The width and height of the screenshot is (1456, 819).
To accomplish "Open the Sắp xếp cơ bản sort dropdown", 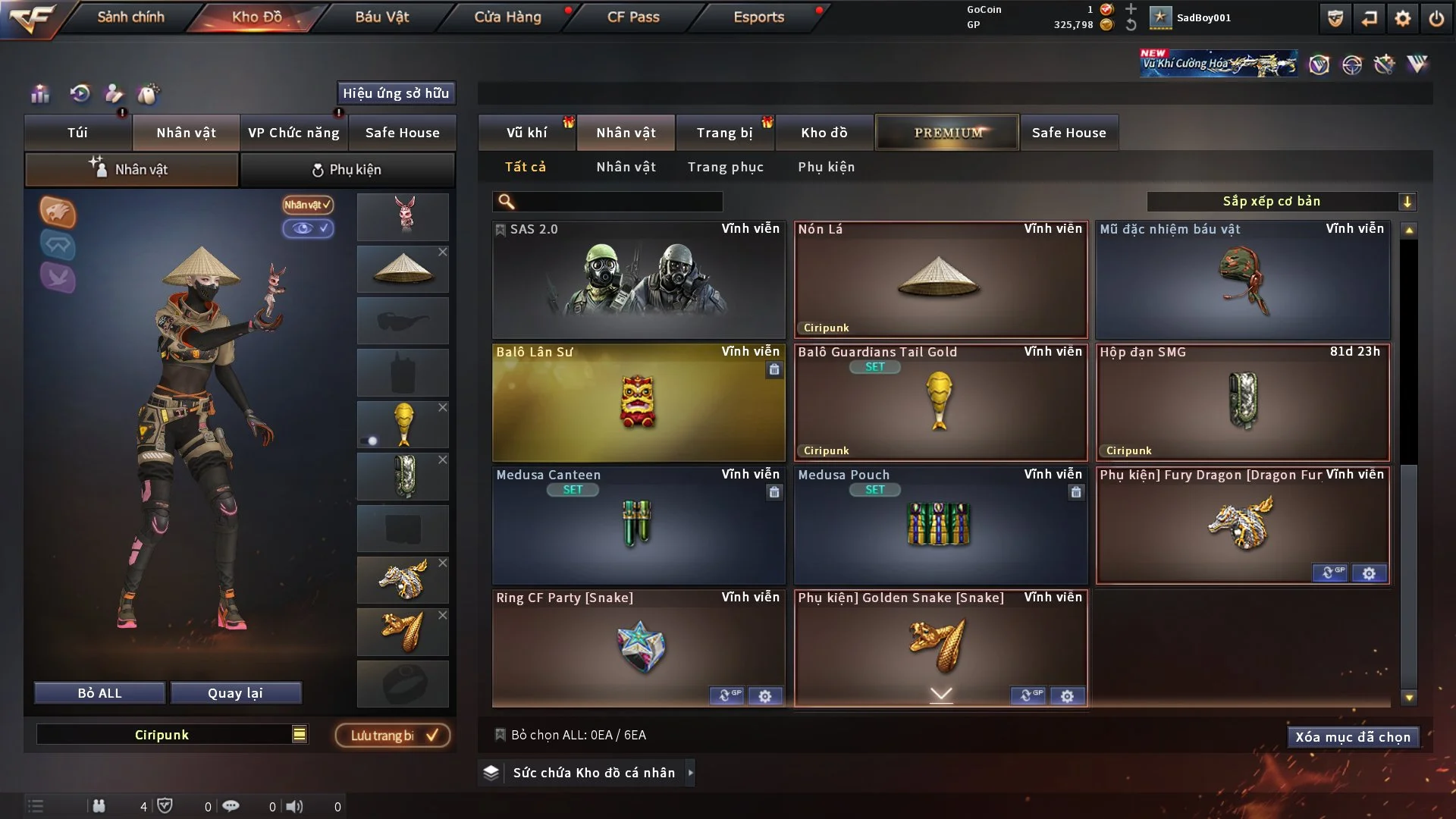I will pyautogui.click(x=1280, y=202).
